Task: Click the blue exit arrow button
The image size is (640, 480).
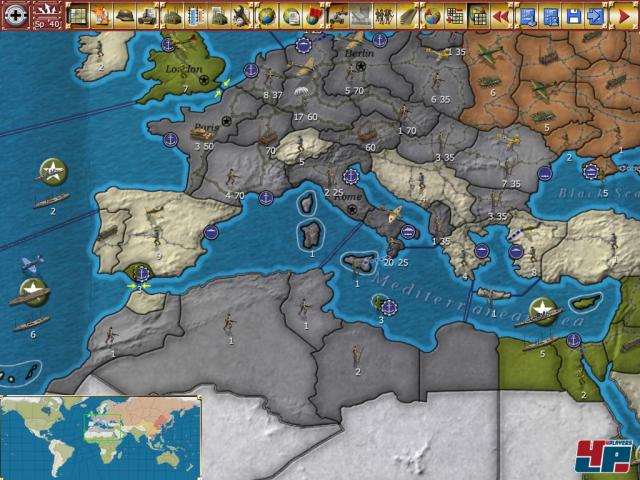Action: coord(596,16)
